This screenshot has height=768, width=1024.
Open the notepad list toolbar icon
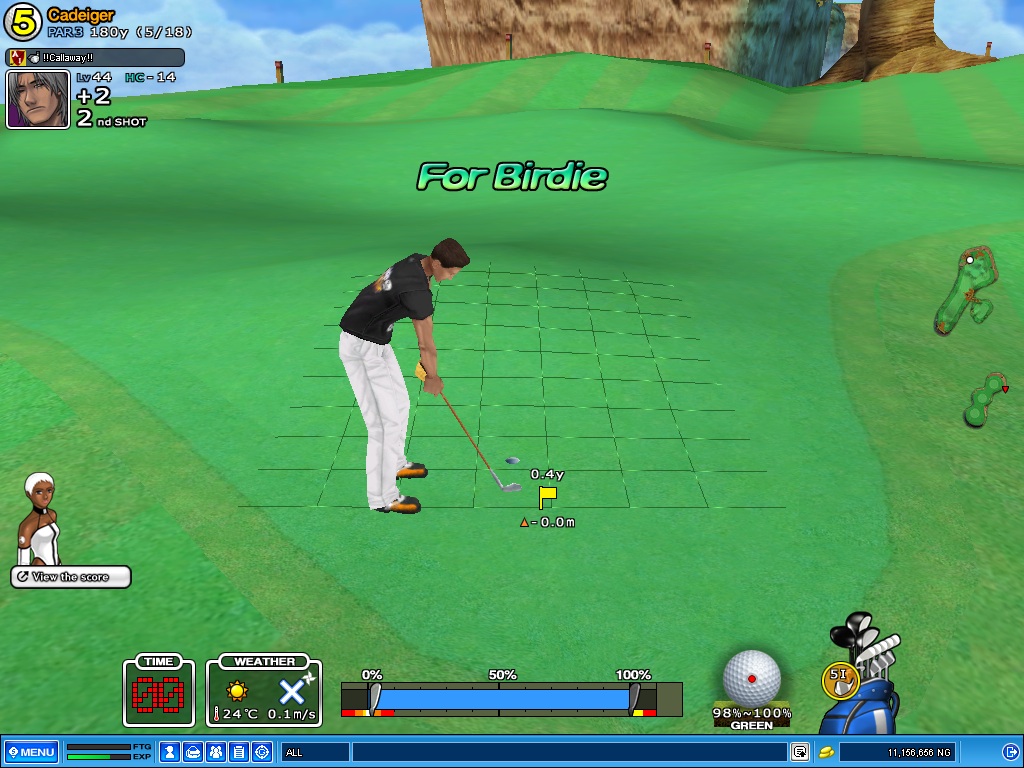coord(239,752)
